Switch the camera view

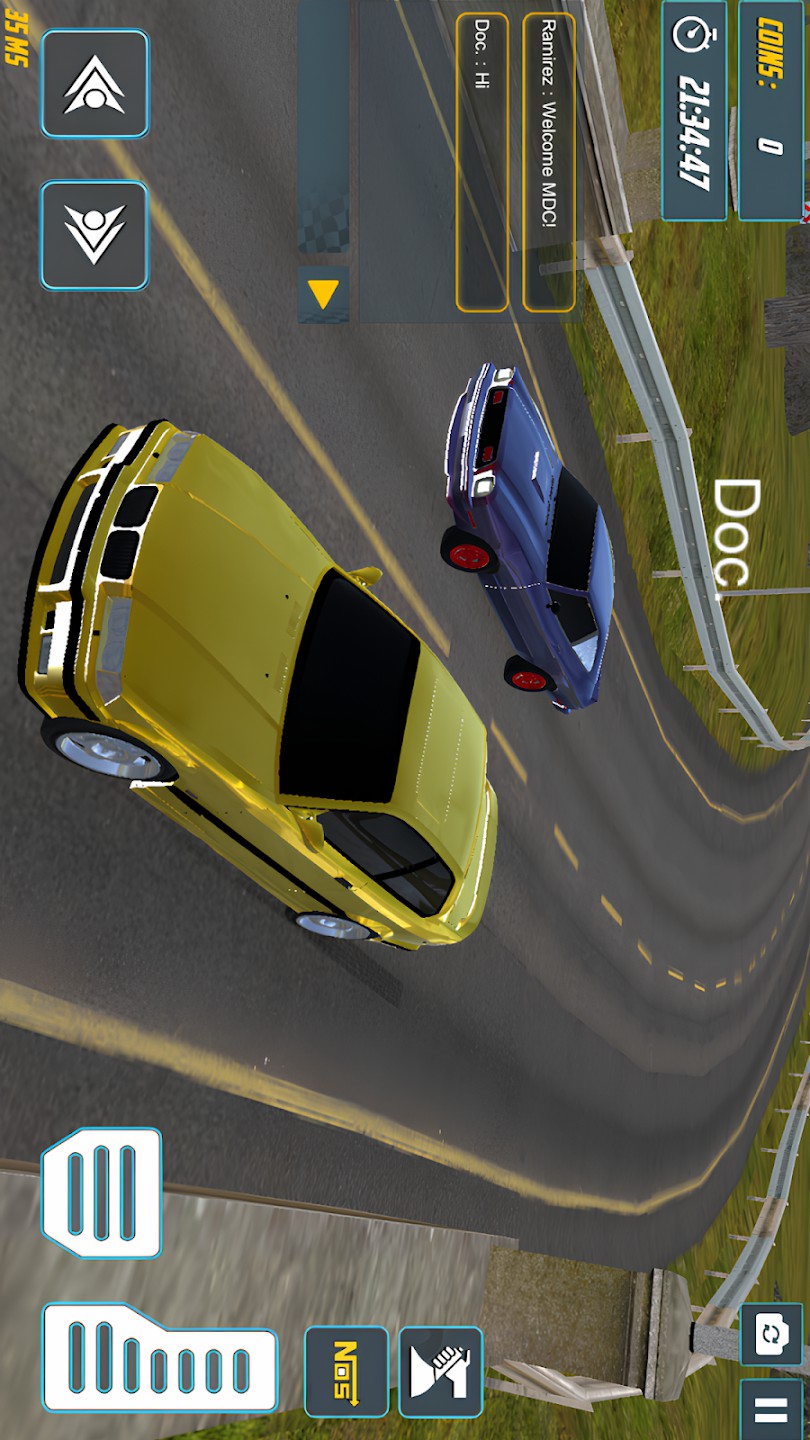(771, 1334)
